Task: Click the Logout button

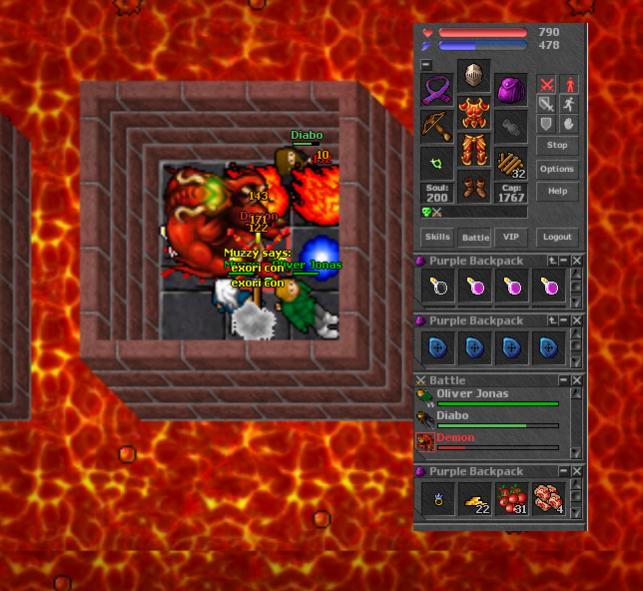Action: (557, 237)
